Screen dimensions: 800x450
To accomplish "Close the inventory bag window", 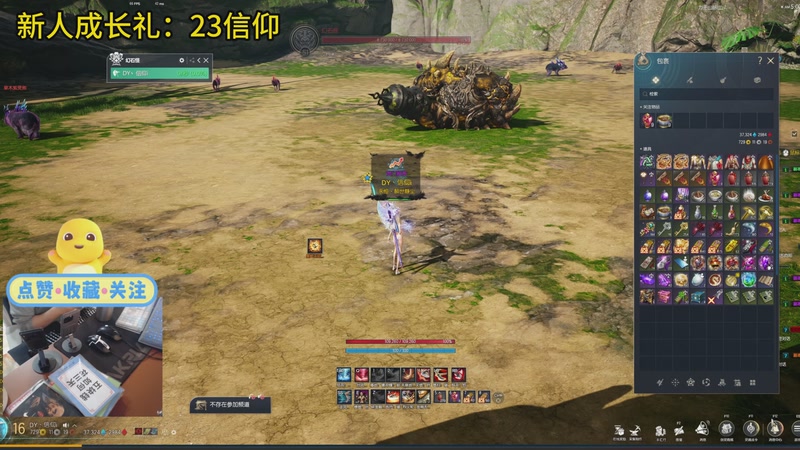I will tap(770, 61).
